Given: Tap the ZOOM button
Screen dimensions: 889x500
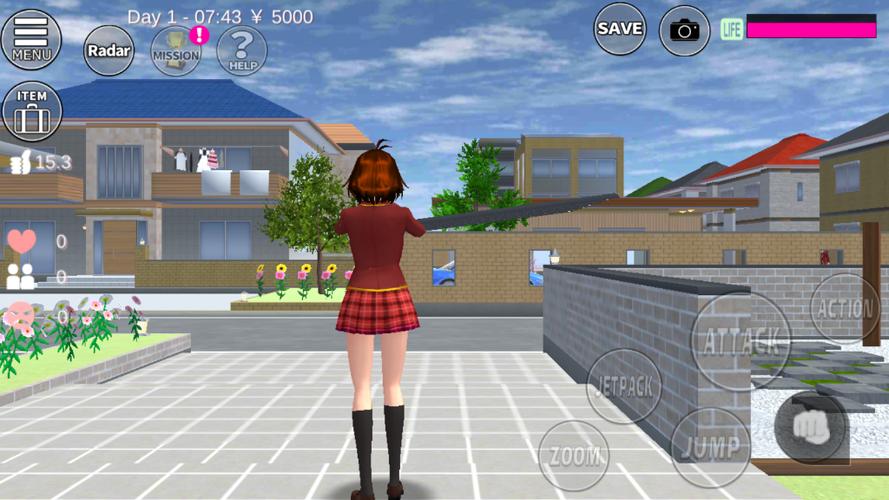Looking at the screenshot, I should coord(574,456).
